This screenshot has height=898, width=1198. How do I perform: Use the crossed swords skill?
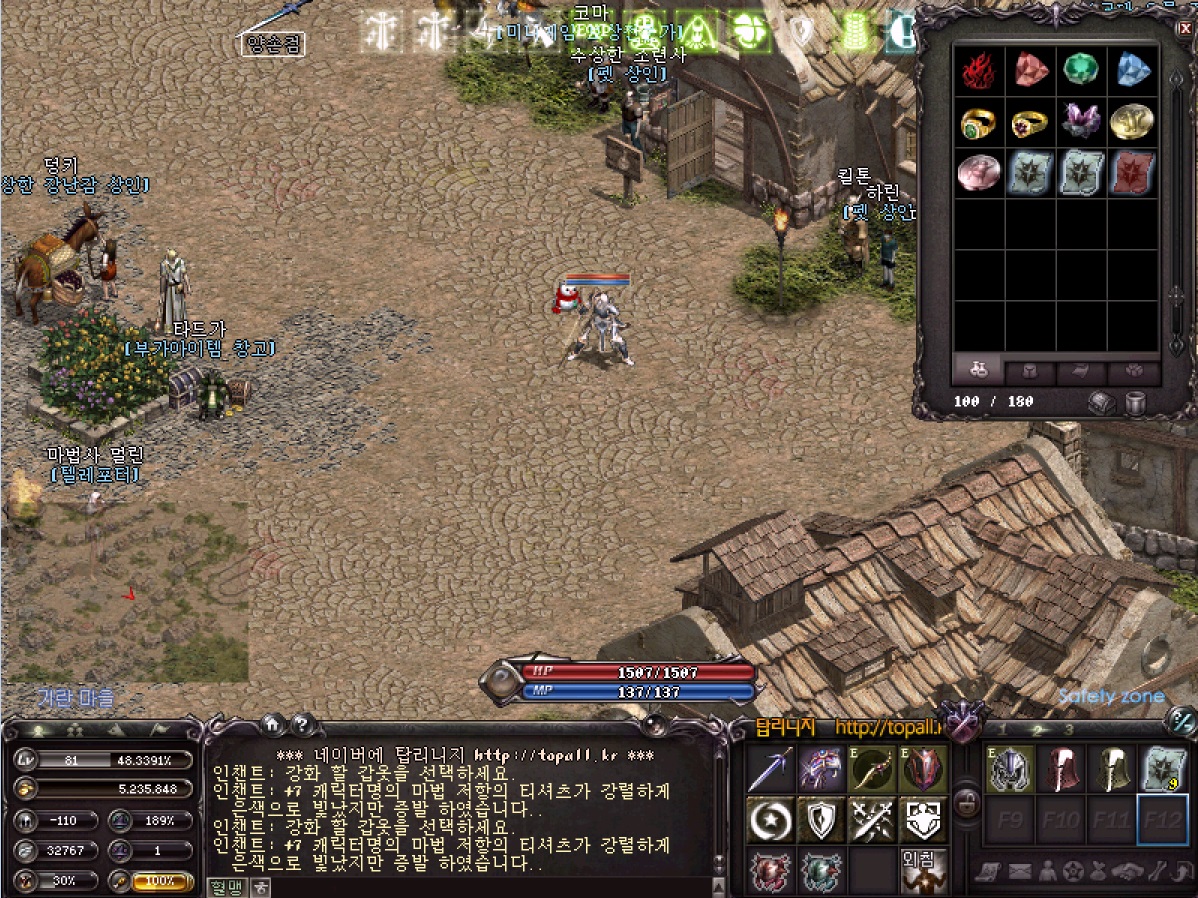pos(873,820)
